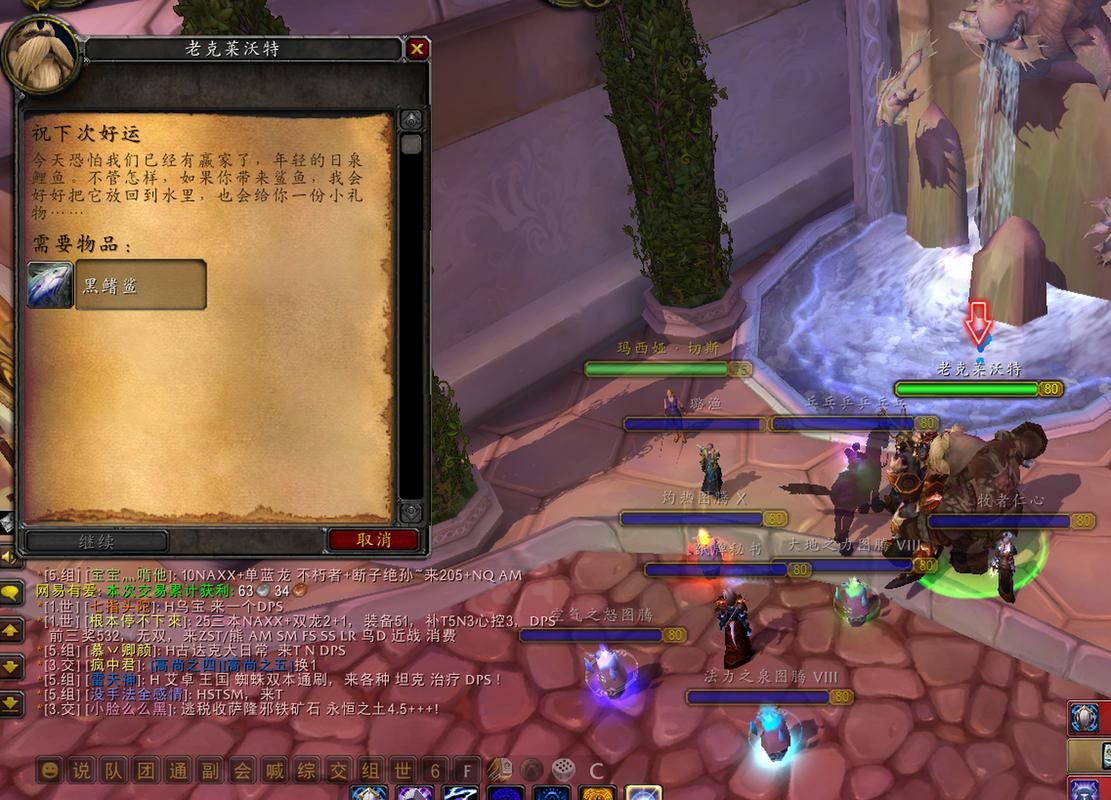Click the 说 say channel button

[82, 771]
